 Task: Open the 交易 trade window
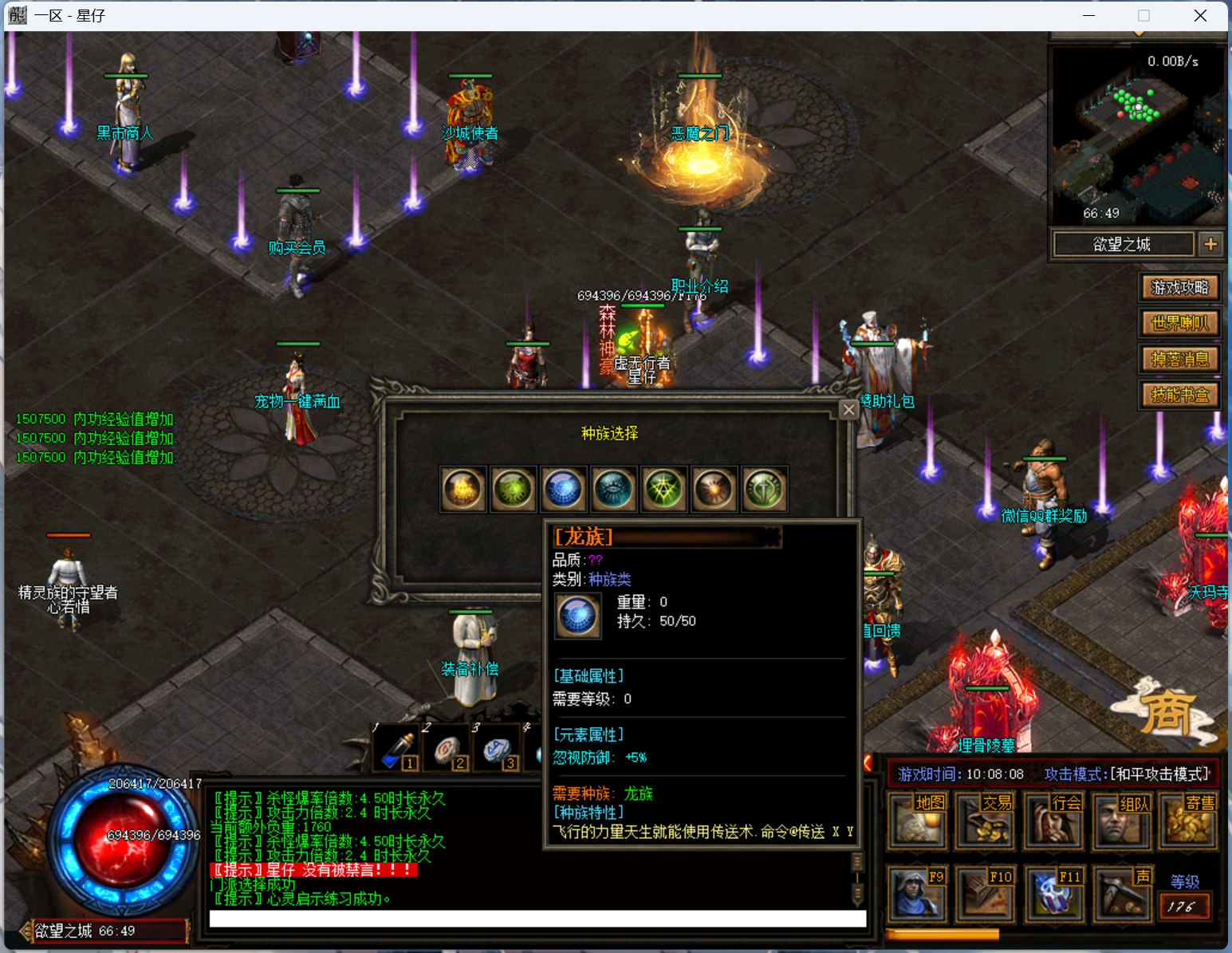click(x=986, y=820)
